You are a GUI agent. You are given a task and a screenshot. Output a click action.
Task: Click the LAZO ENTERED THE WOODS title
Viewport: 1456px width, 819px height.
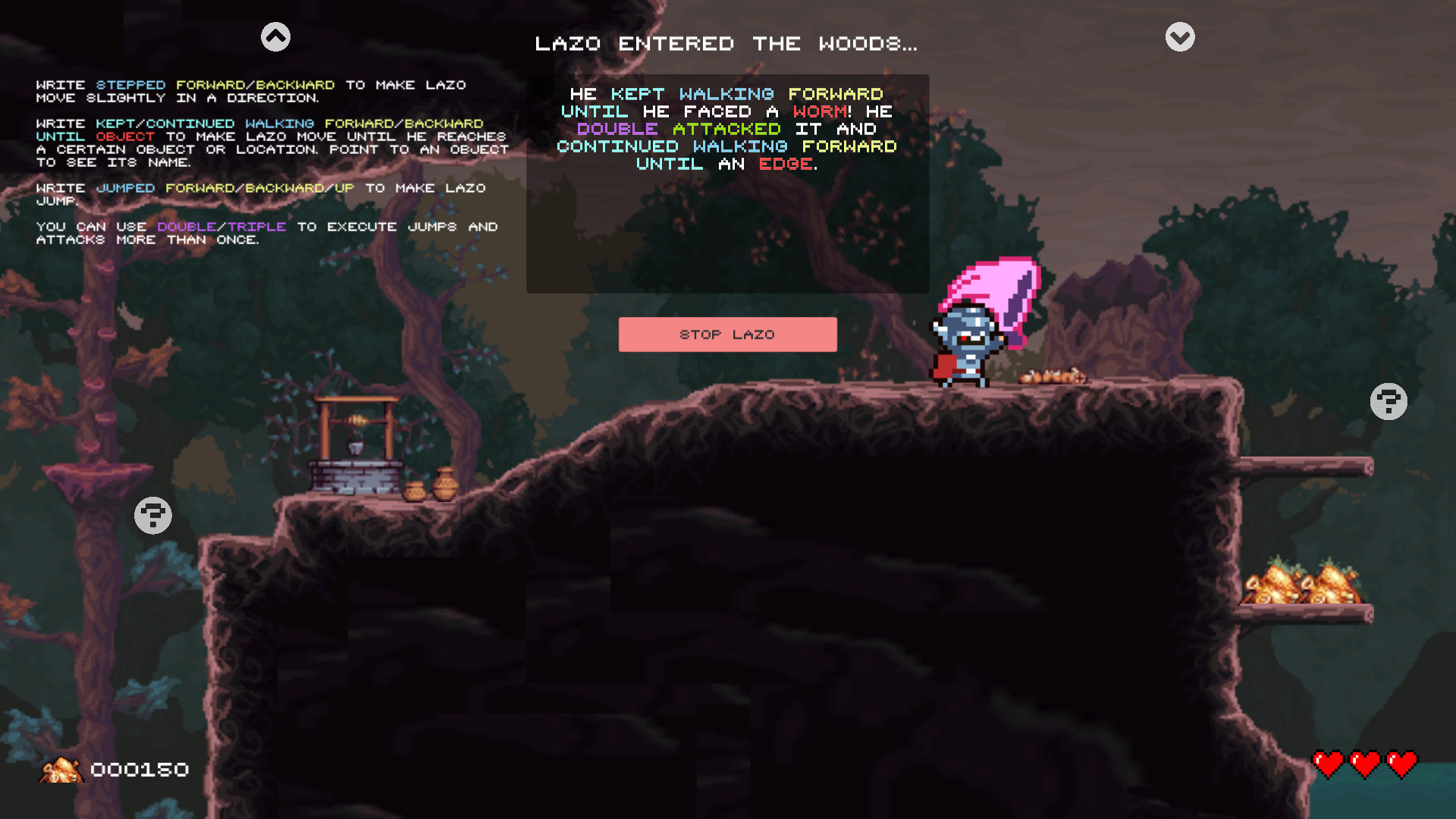click(x=726, y=43)
